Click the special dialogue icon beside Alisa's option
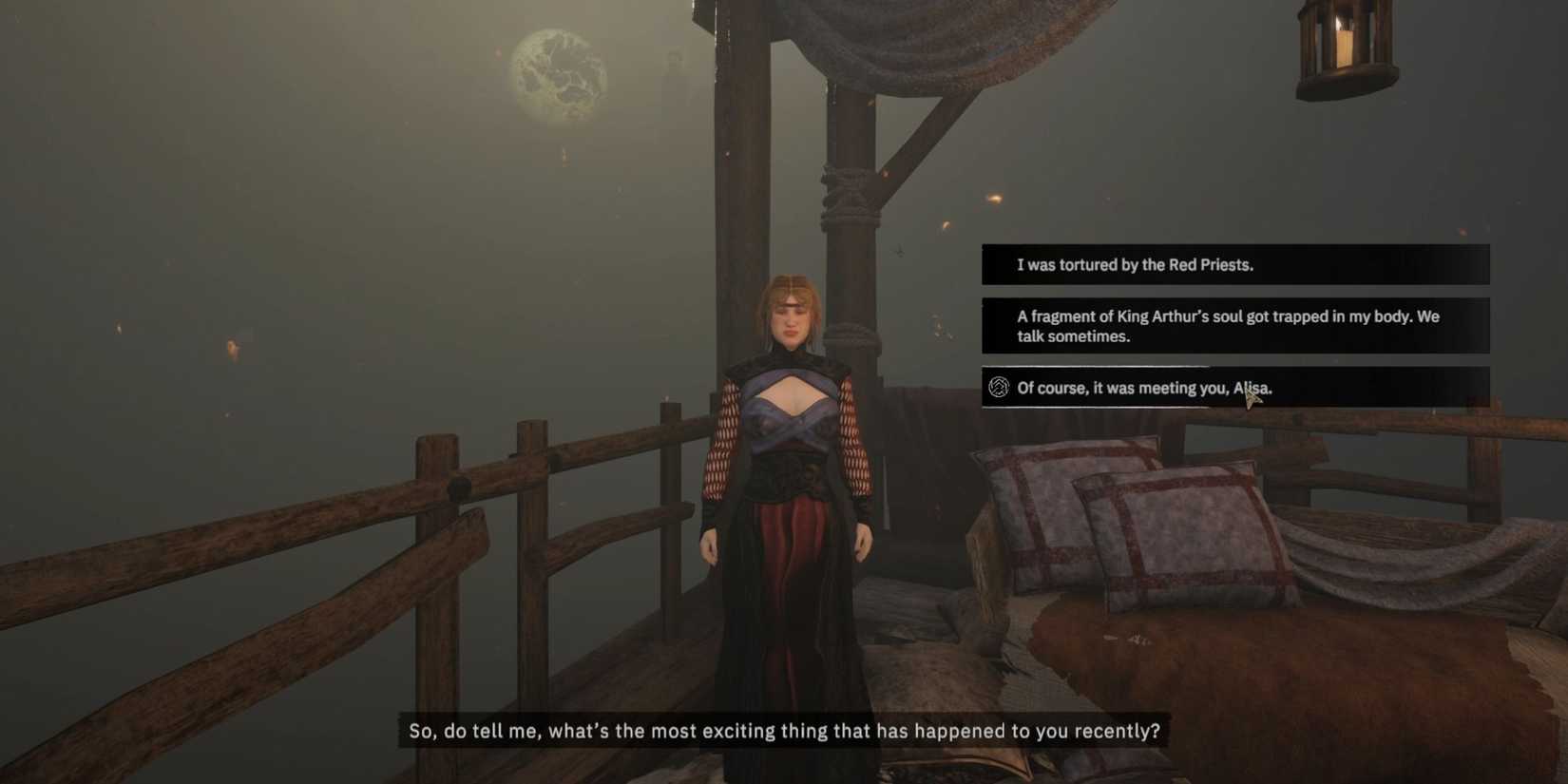Image resolution: width=1568 pixels, height=784 pixels. coord(997,388)
